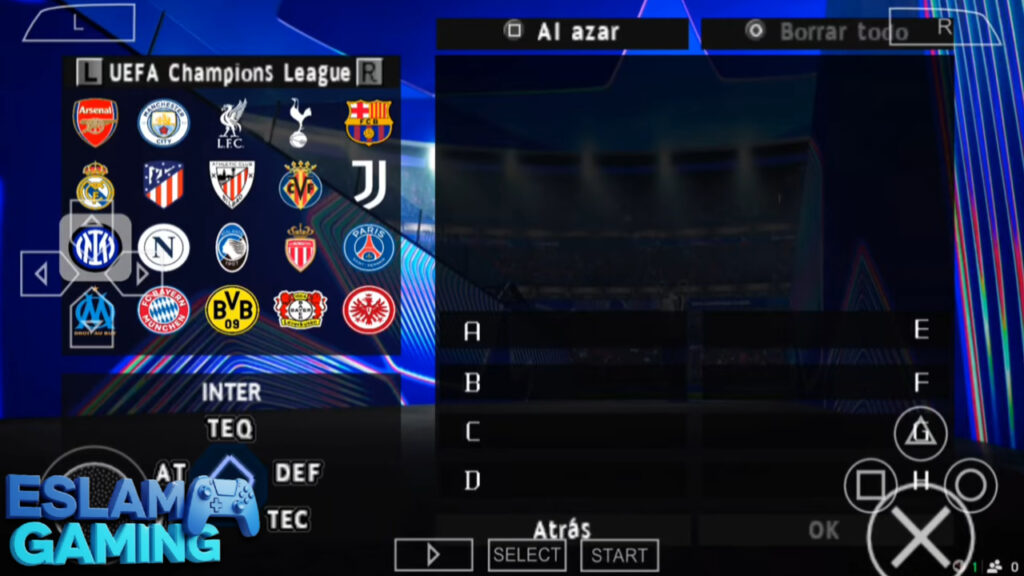Confirm with the OK button
Viewport: 1024px width, 576px height.
824,530
